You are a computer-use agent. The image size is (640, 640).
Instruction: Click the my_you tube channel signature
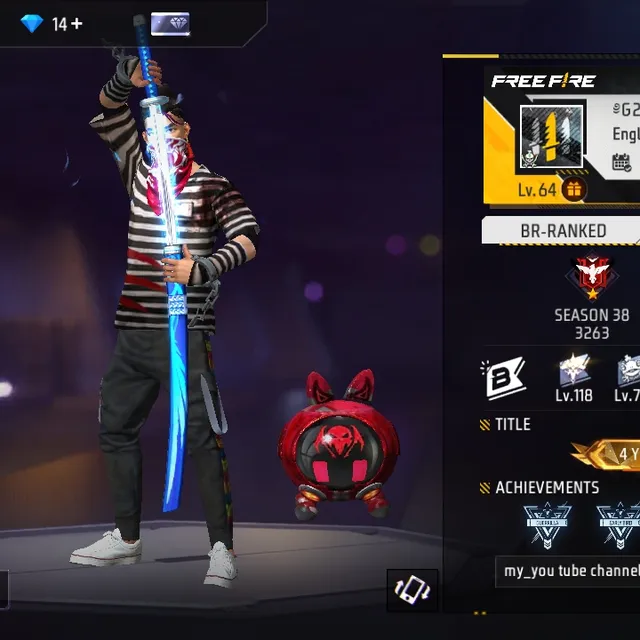click(570, 571)
